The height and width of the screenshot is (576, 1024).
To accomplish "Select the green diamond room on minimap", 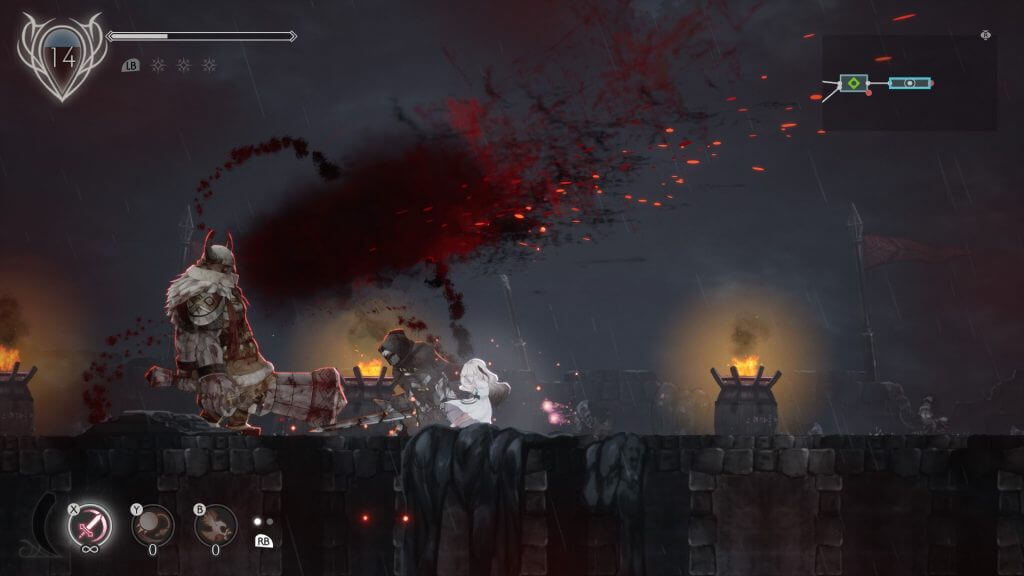I will [x=852, y=83].
